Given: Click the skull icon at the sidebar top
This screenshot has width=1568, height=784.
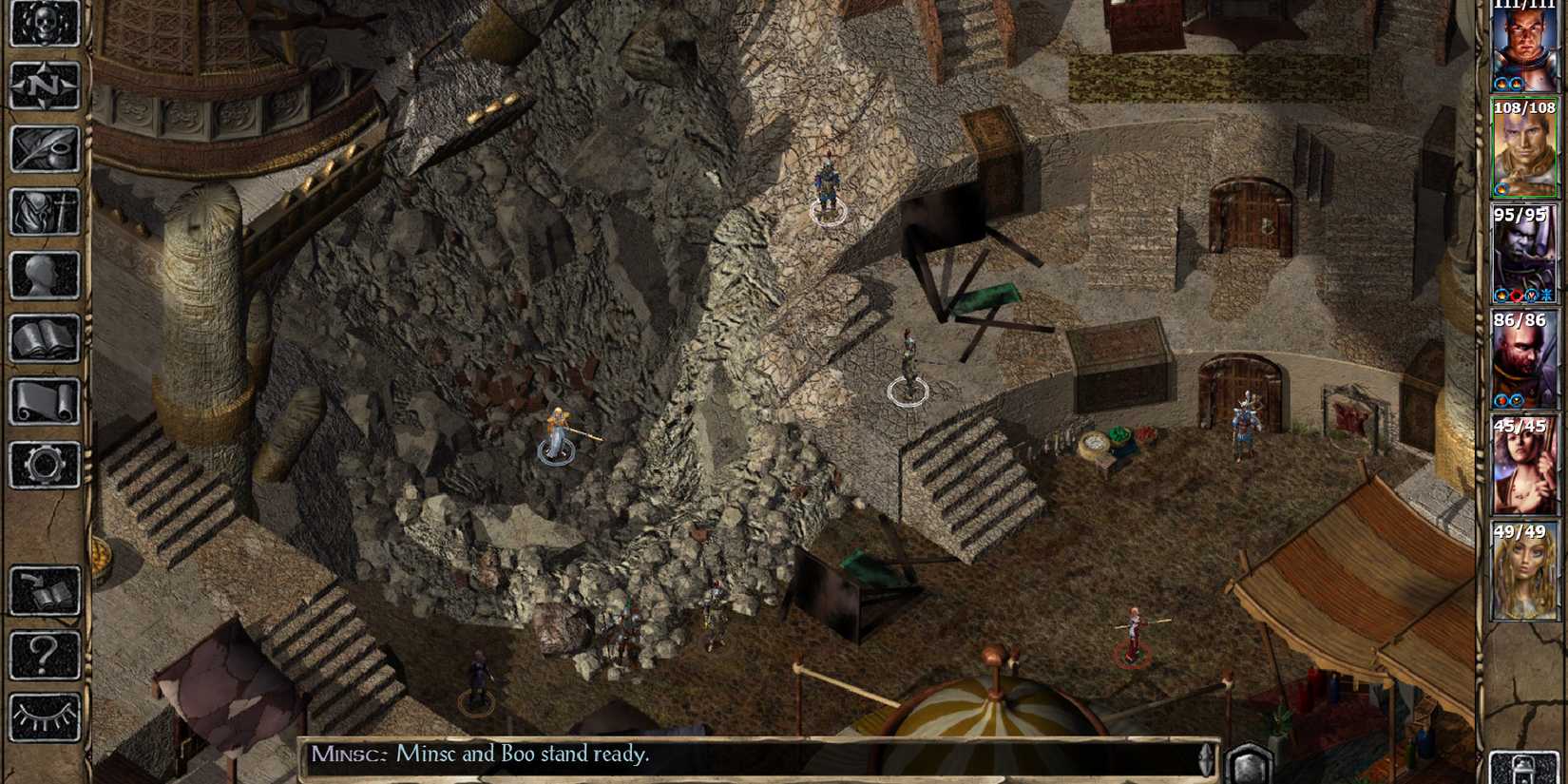Looking at the screenshot, I should [45, 24].
